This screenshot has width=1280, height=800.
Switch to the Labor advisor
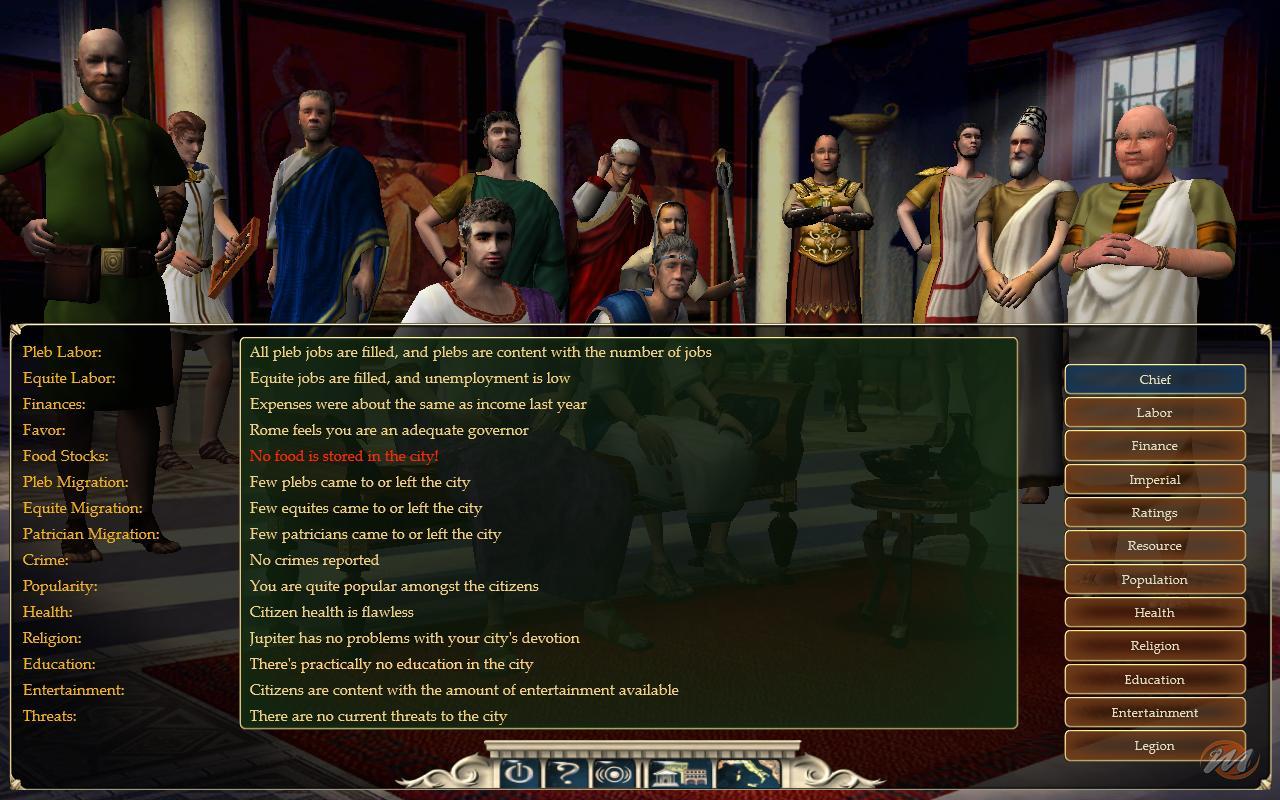1154,412
